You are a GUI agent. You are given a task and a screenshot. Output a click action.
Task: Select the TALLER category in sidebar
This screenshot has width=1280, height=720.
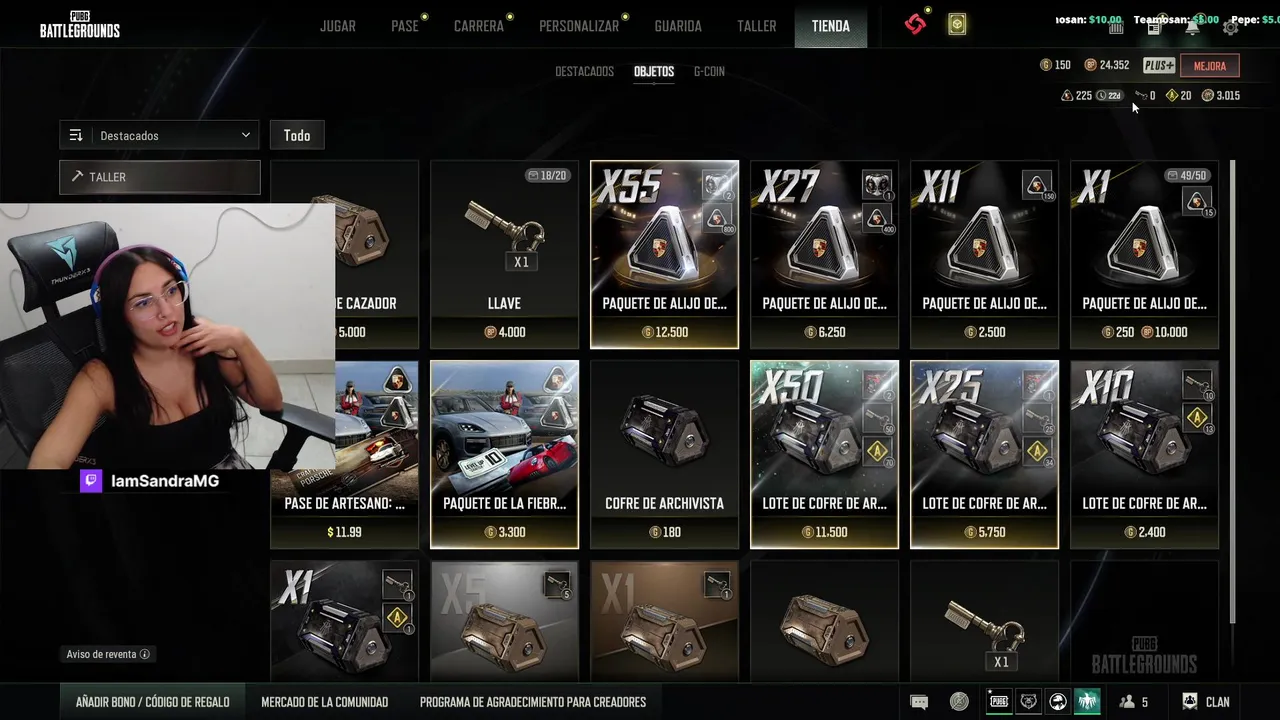160,177
